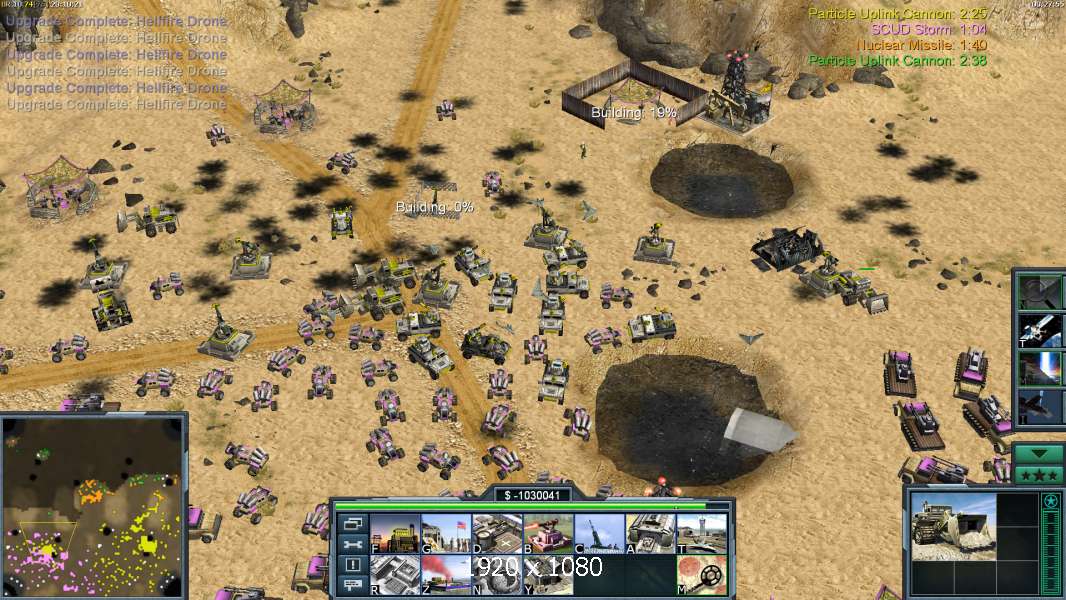Click the minimap to jump the camera

point(93,505)
